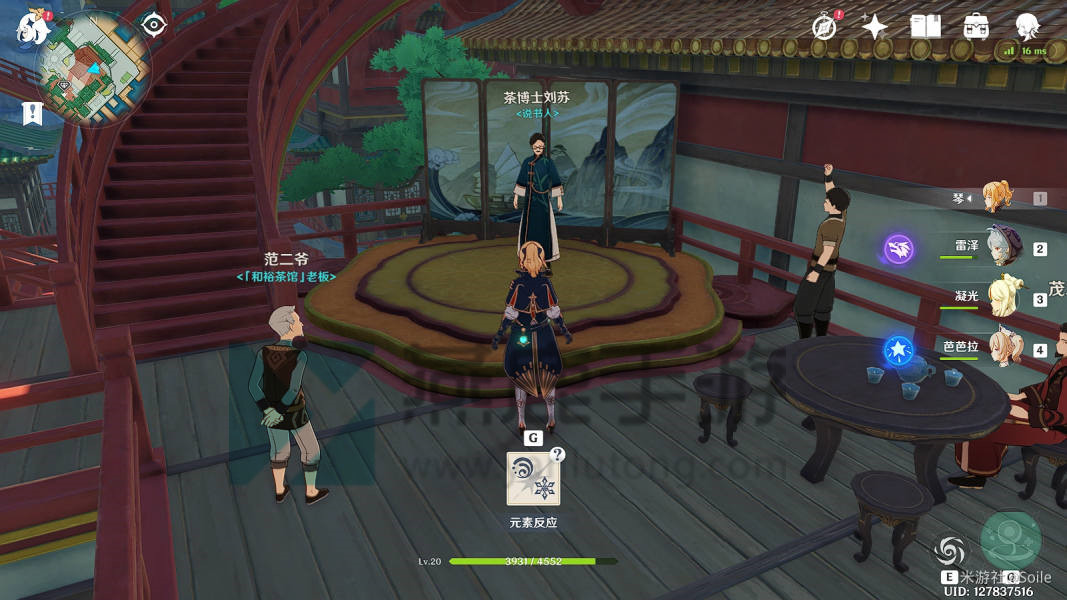The height and width of the screenshot is (600, 1067).
Task: Activate the elemental burst ability
Action: (1011, 541)
